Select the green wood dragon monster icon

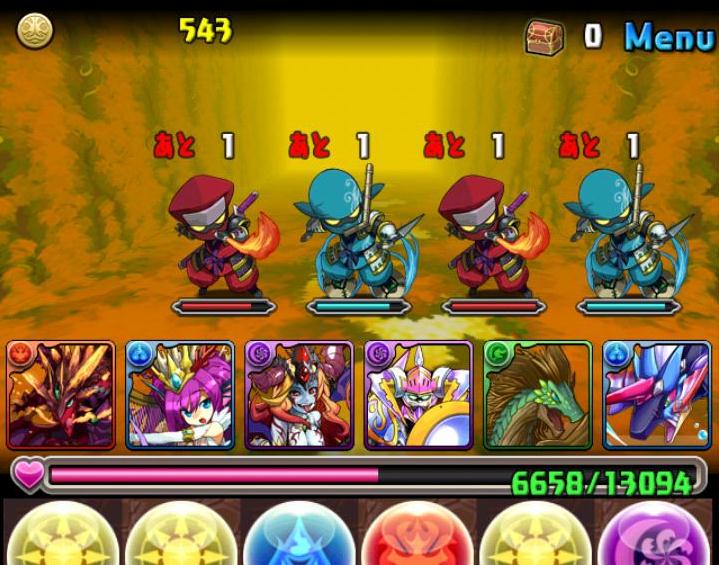pos(537,395)
